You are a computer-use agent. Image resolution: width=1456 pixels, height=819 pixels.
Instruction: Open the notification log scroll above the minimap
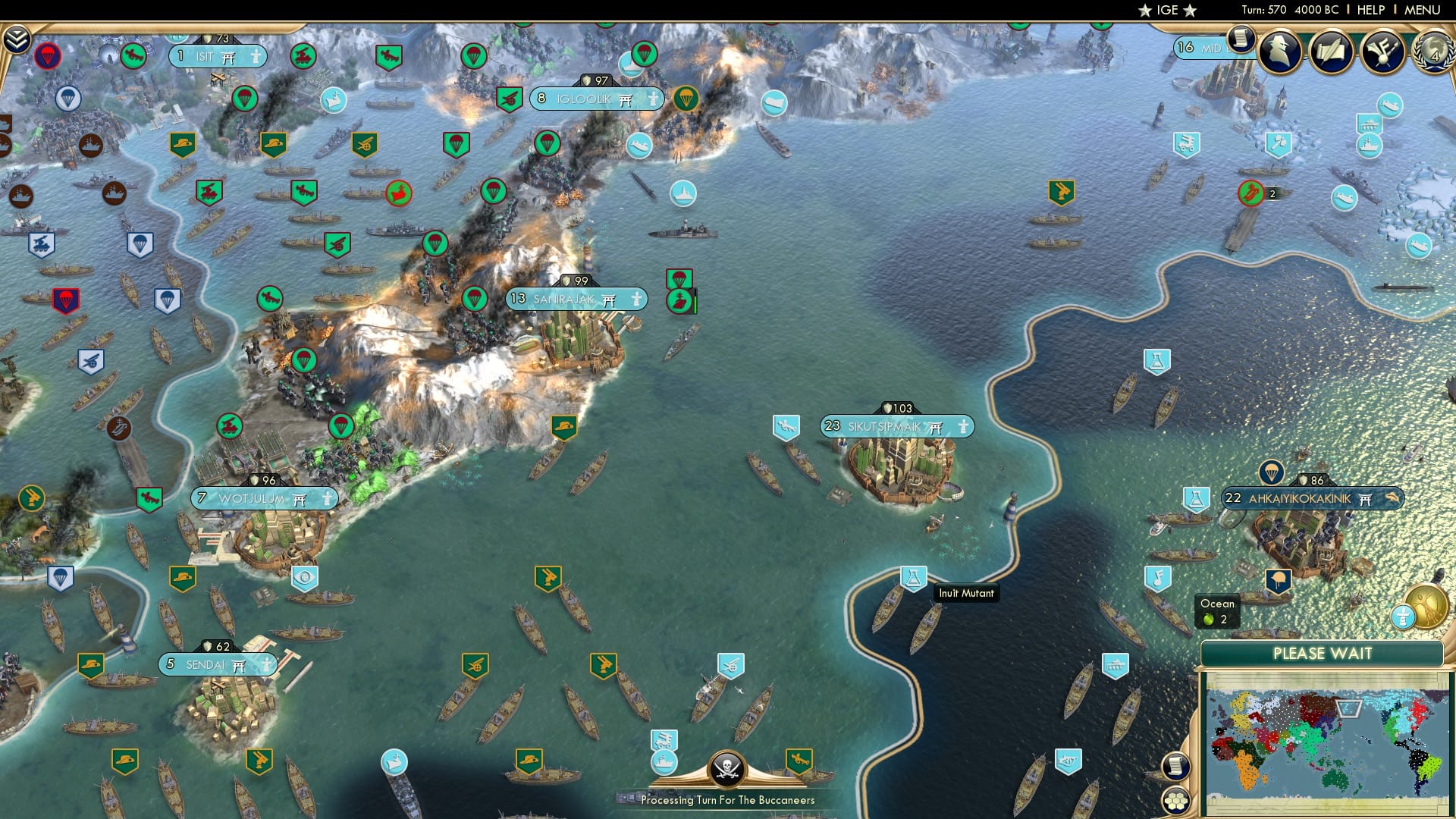1174,766
